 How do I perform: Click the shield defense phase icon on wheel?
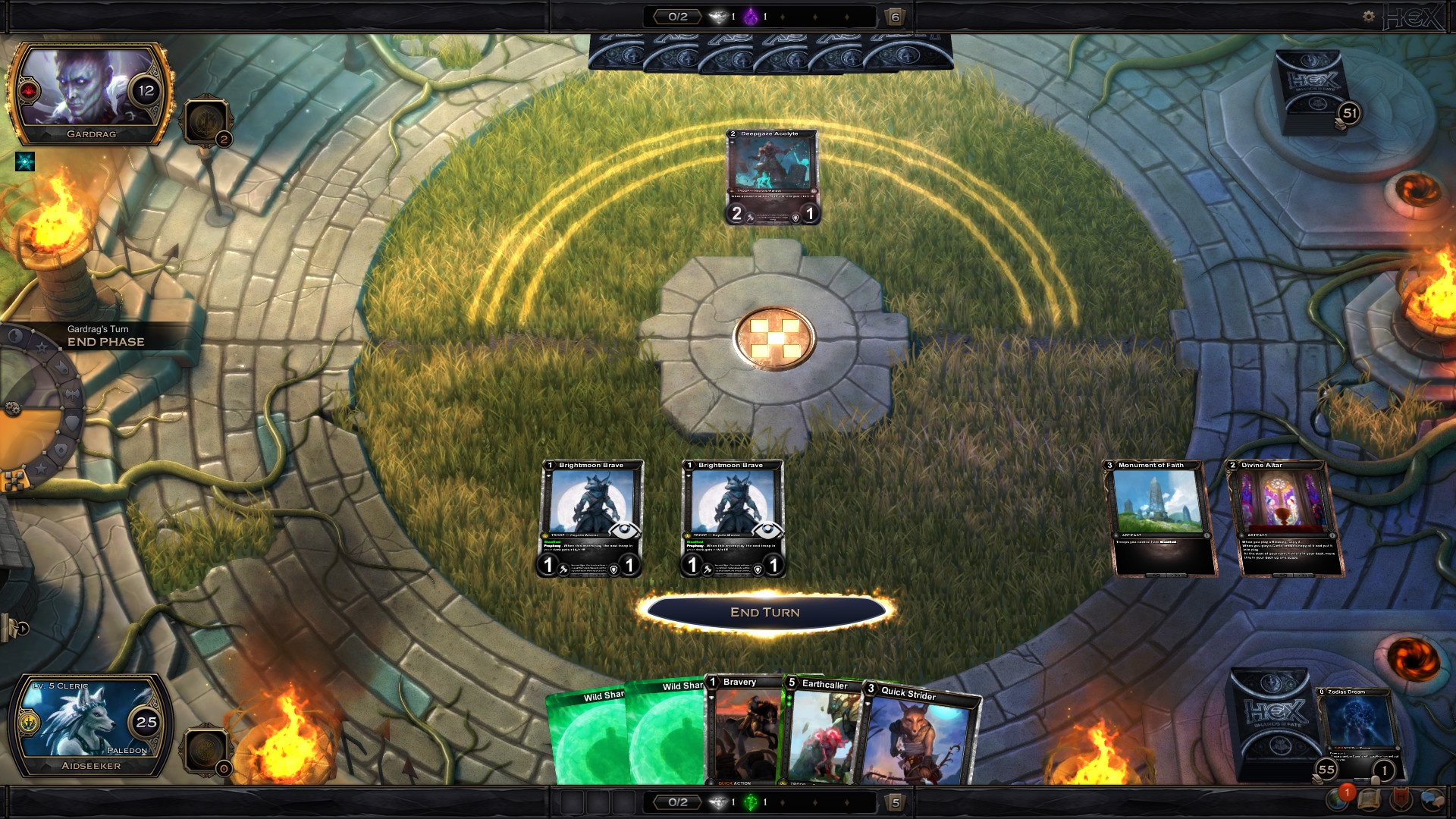(72, 422)
